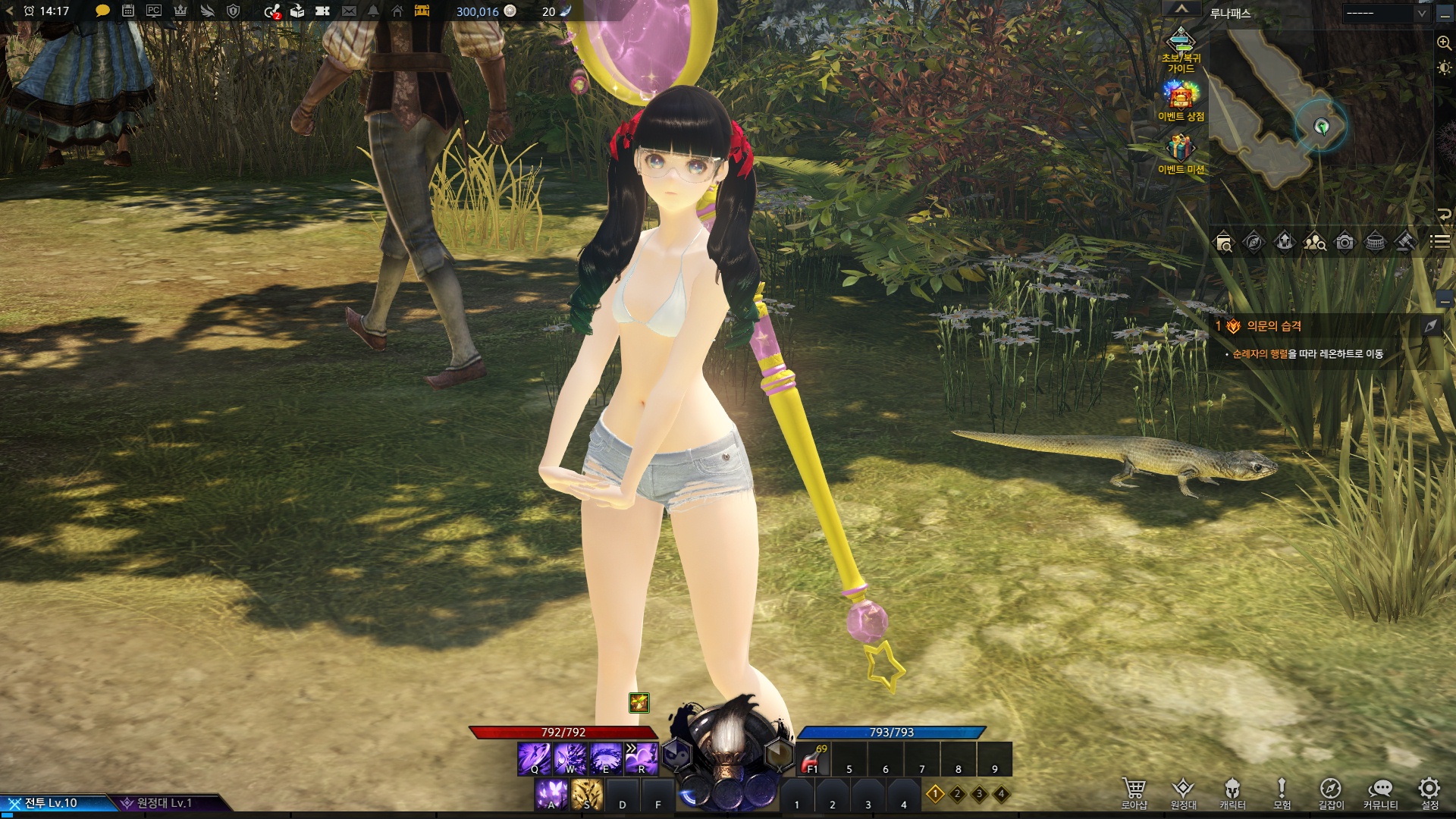Viewport: 1456px width, 819px height.
Task: Activate the Q skill icon
Action: pos(535,758)
